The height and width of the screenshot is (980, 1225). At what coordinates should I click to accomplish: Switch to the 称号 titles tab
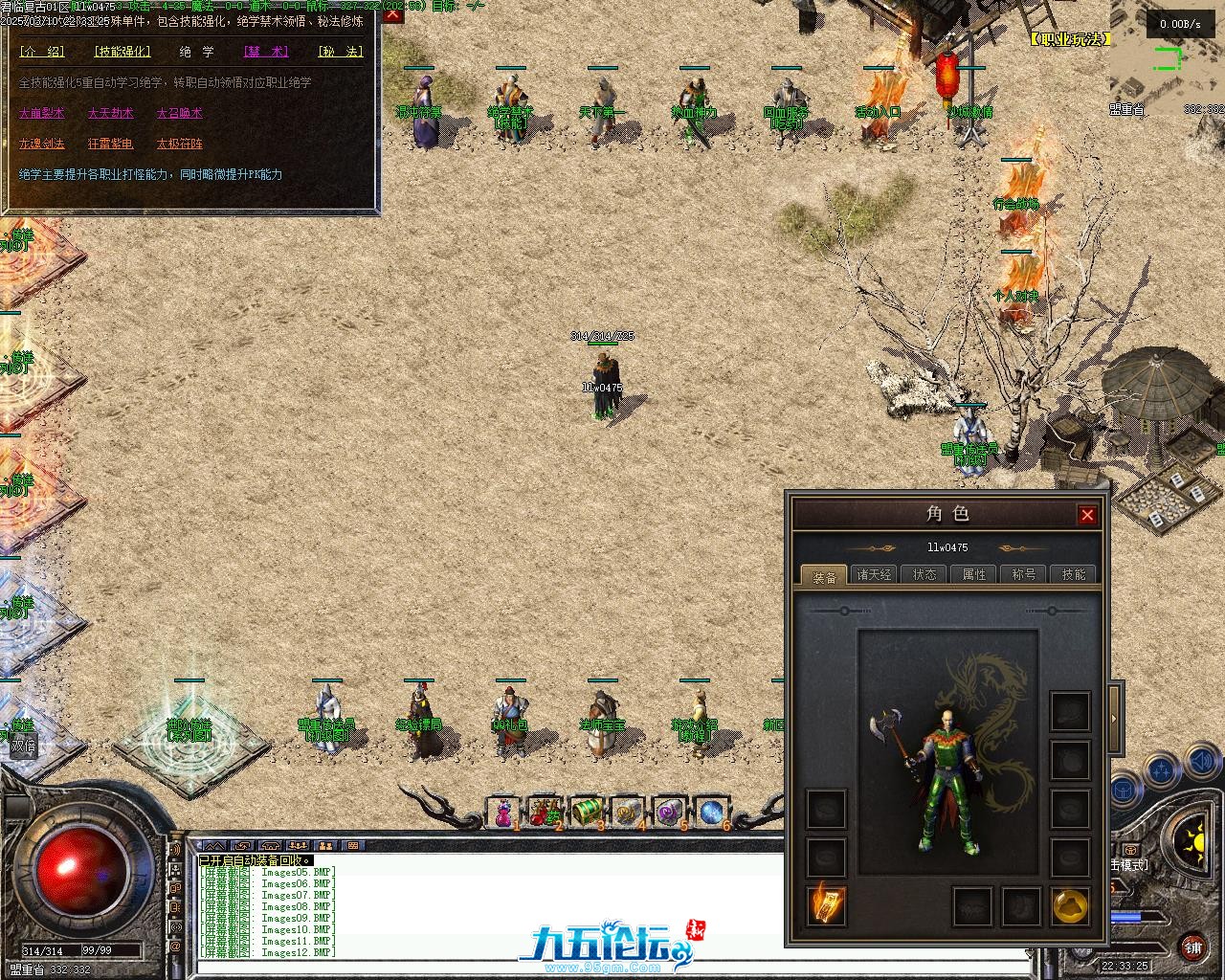click(1024, 575)
